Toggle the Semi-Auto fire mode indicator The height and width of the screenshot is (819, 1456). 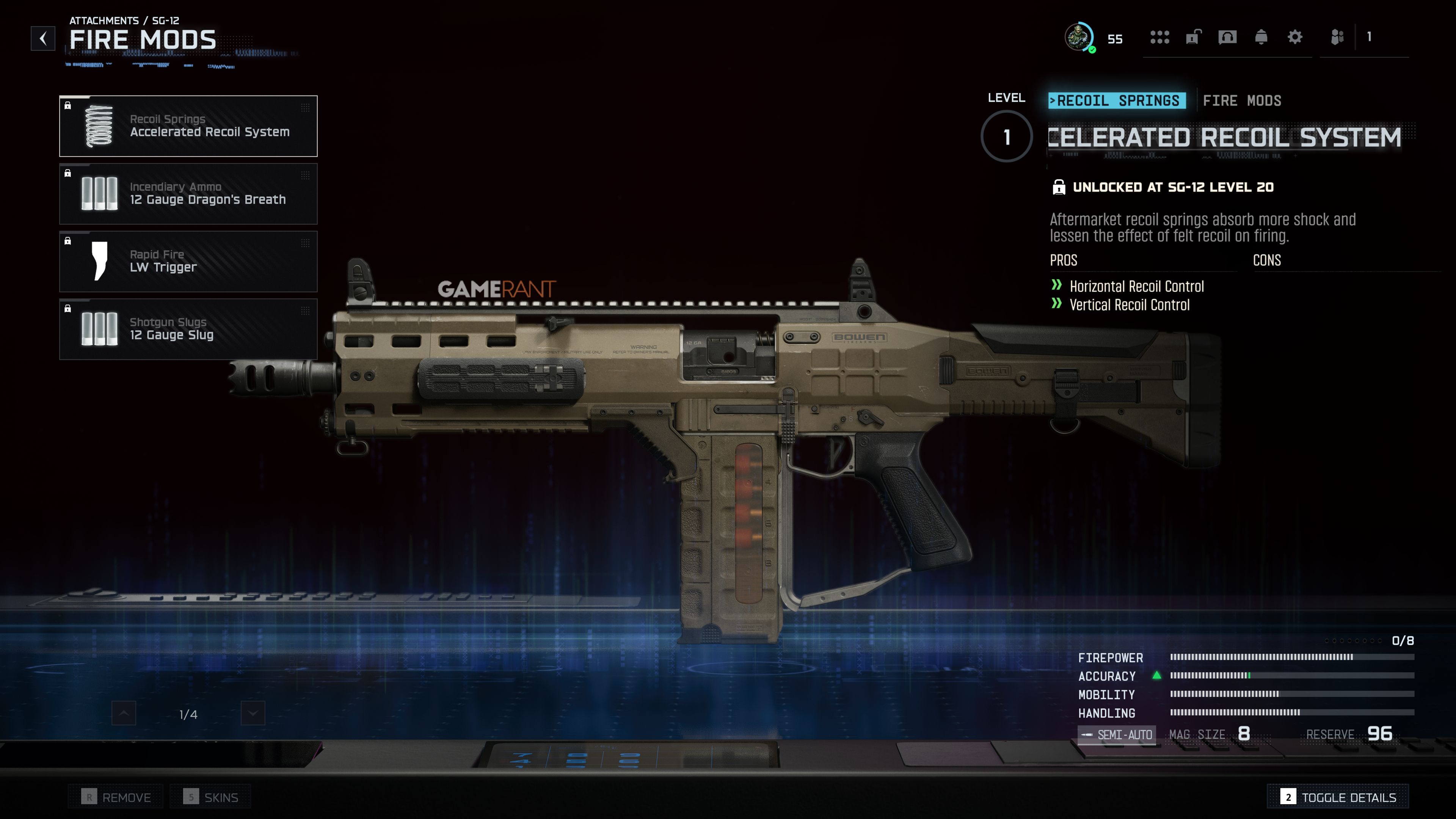(x=1117, y=734)
